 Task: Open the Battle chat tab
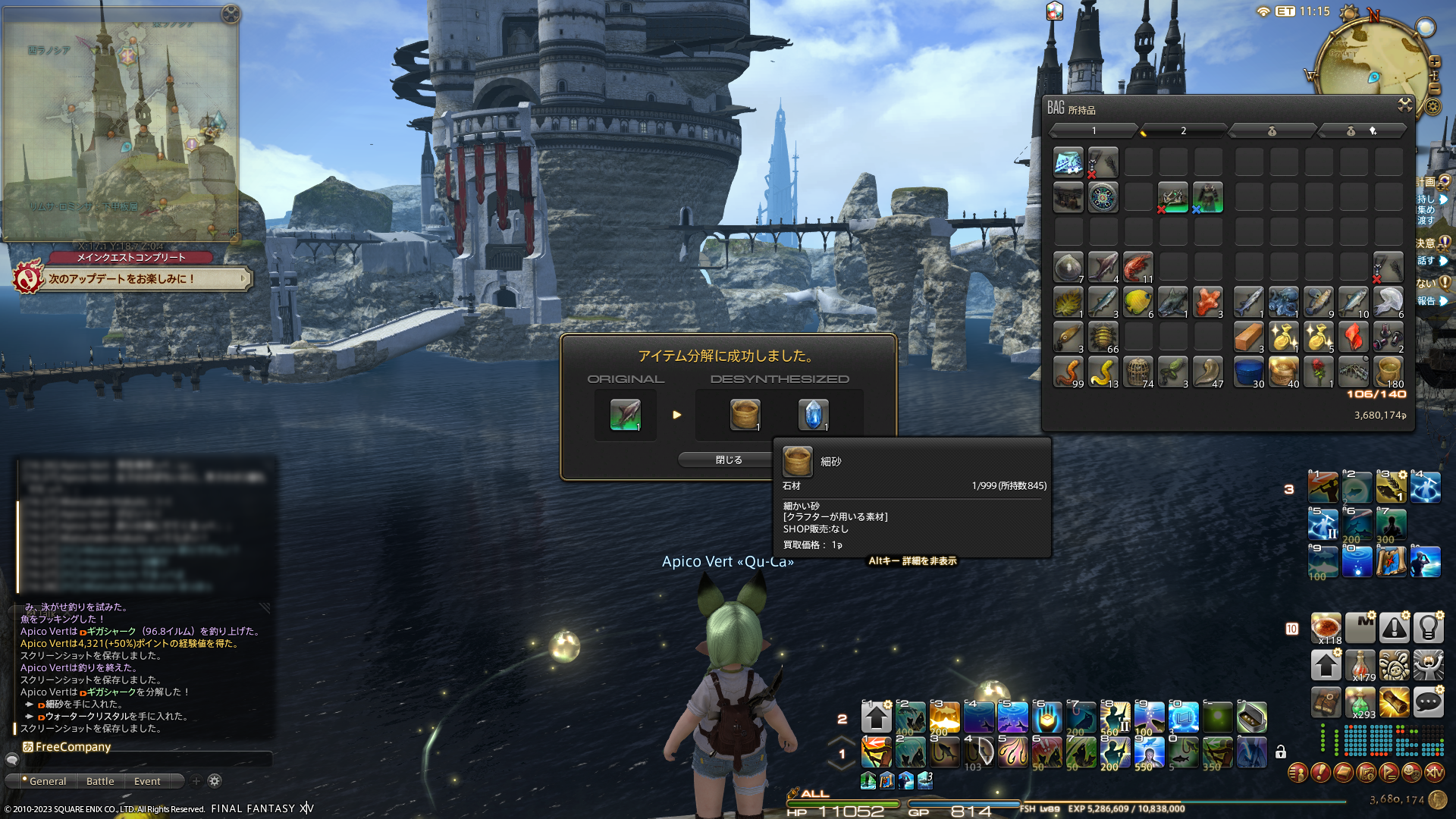[100, 781]
